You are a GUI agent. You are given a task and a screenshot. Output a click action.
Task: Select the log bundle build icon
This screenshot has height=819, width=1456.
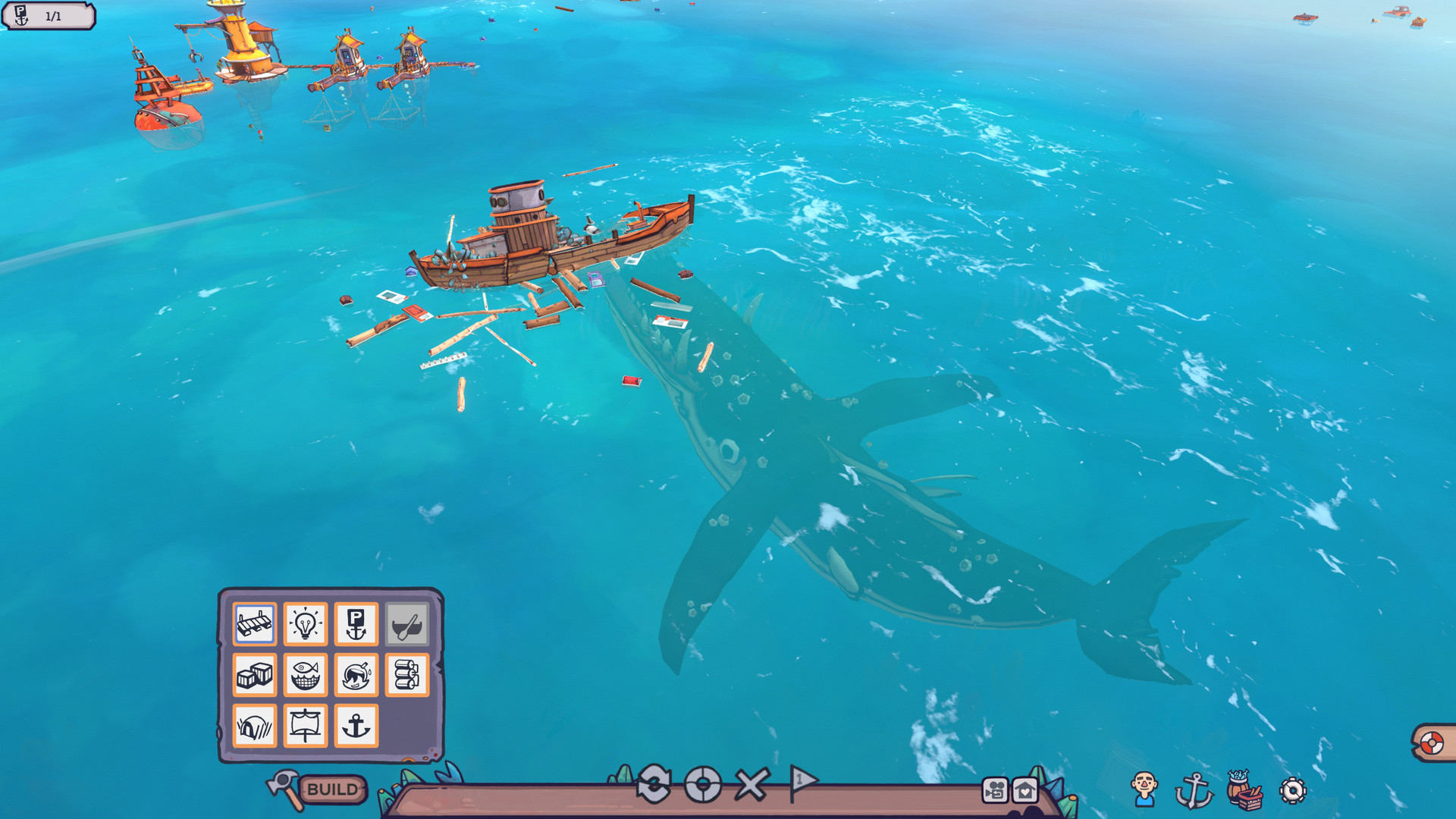(406, 676)
